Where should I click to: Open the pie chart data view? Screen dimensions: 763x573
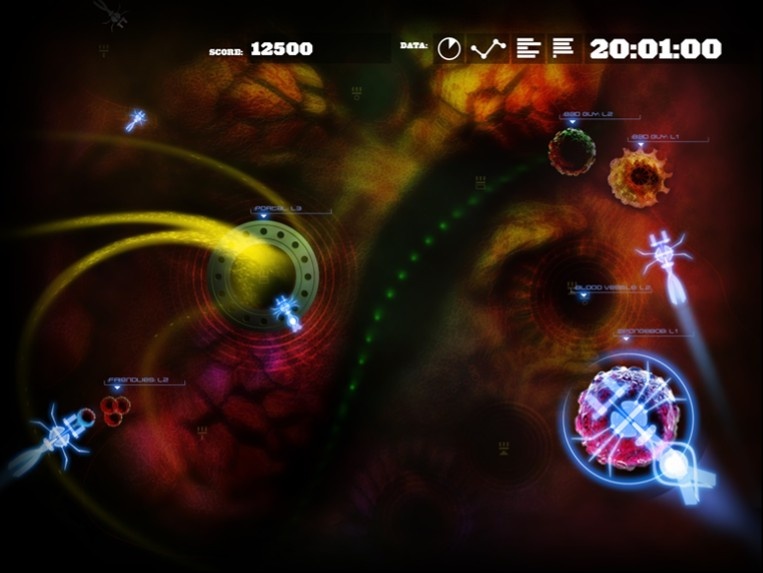pos(450,48)
